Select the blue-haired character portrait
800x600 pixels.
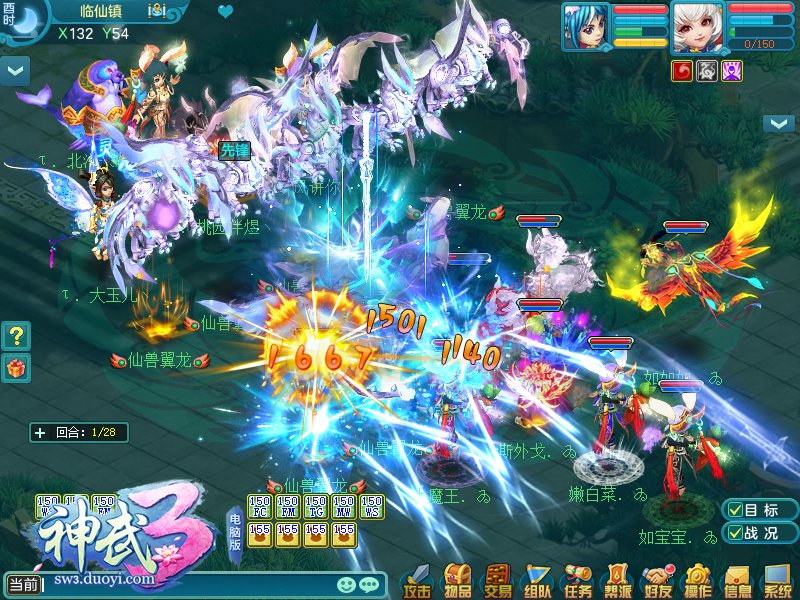[x=585, y=26]
